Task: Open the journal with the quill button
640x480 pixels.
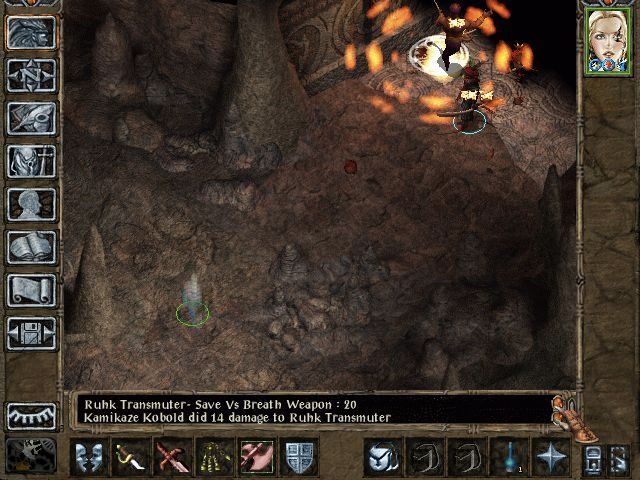Action: 32,118
